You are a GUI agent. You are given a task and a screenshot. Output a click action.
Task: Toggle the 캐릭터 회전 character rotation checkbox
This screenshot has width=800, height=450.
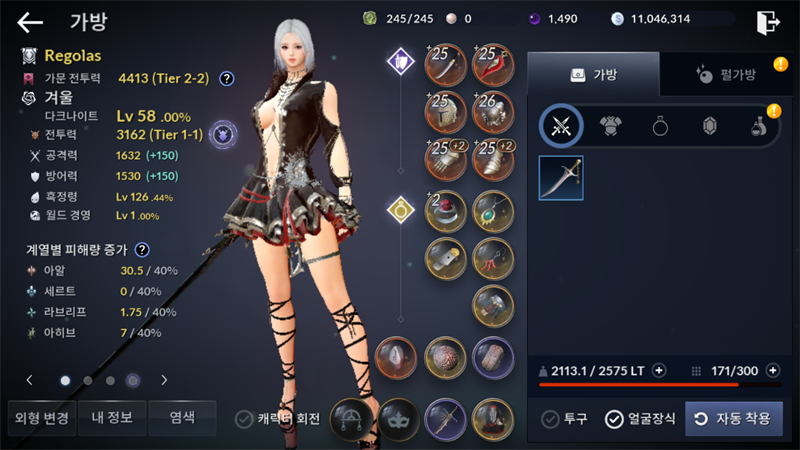(243, 419)
